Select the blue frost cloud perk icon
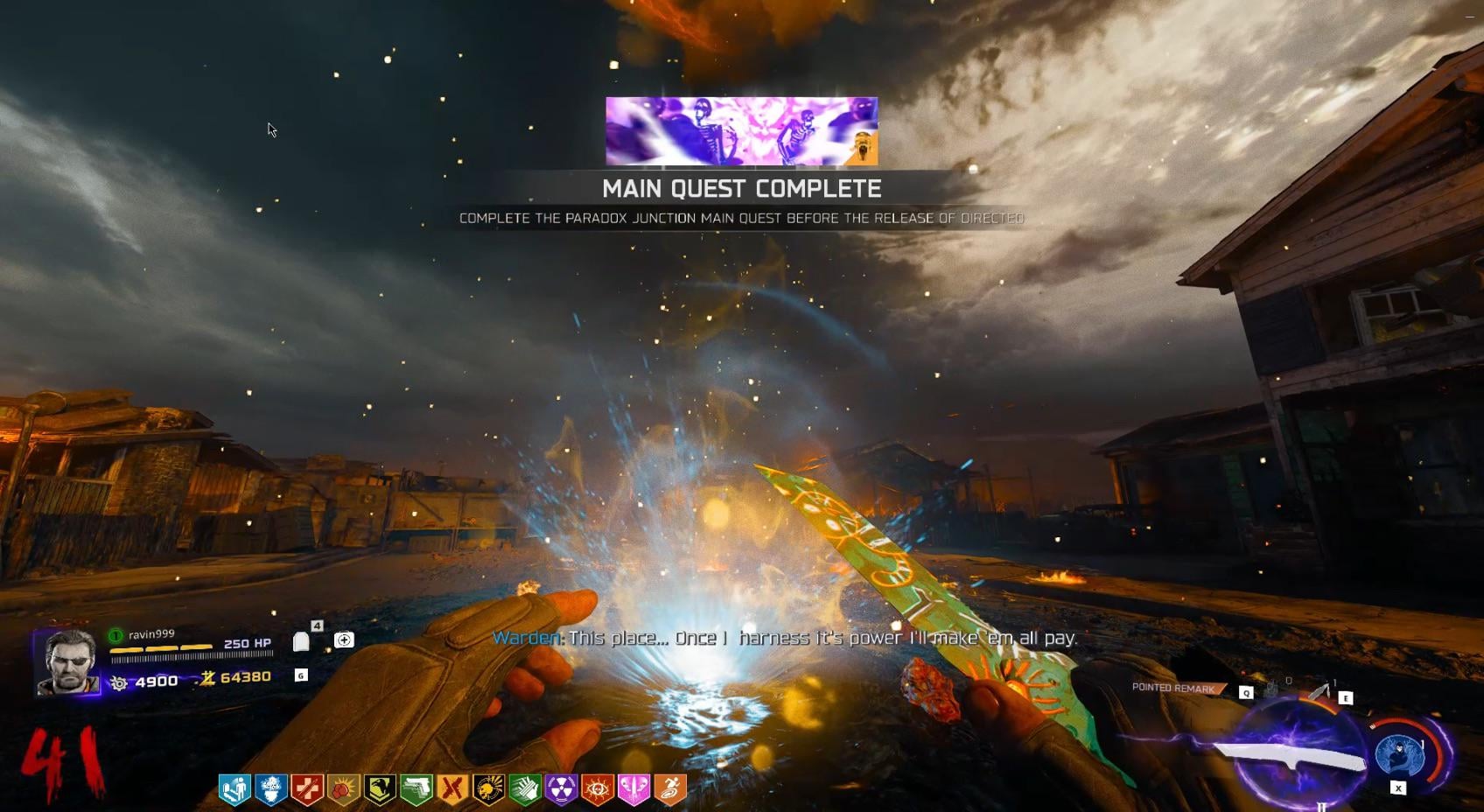This screenshot has height=812, width=1484. pyautogui.click(x=270, y=789)
